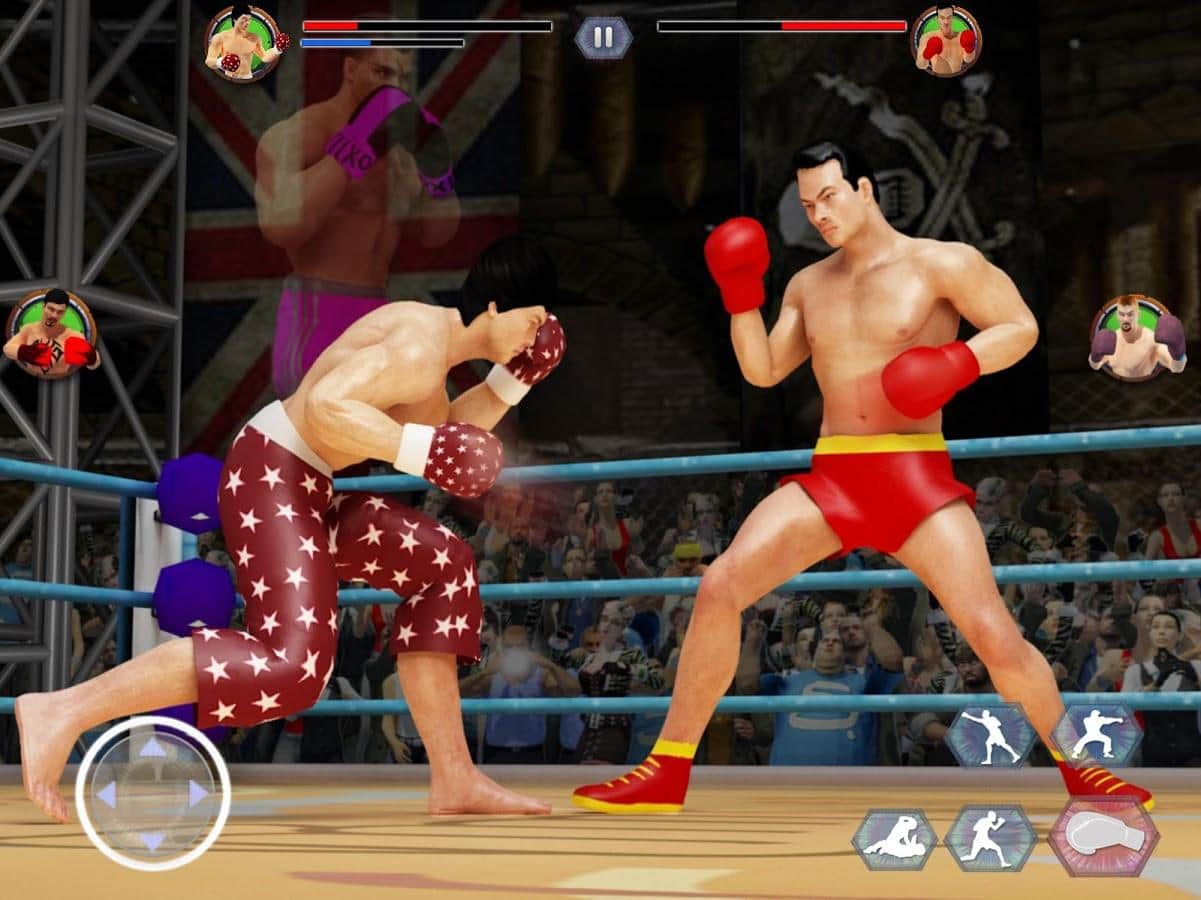The image size is (1201, 900).
Task: Perform the karate stance strike move icon
Action: click(1096, 735)
